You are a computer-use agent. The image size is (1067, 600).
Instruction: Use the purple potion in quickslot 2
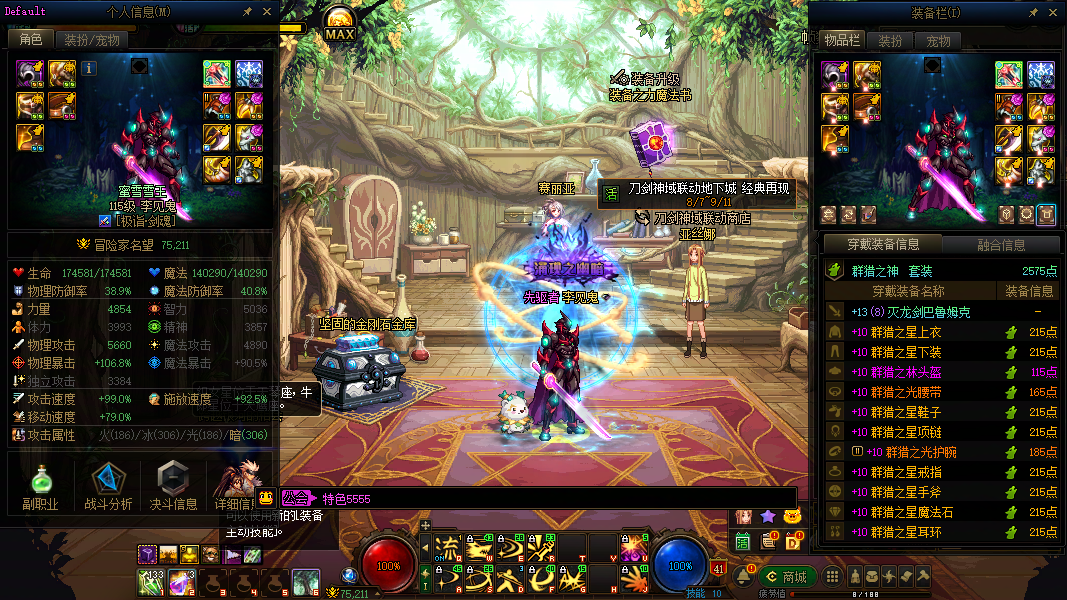pos(182,581)
